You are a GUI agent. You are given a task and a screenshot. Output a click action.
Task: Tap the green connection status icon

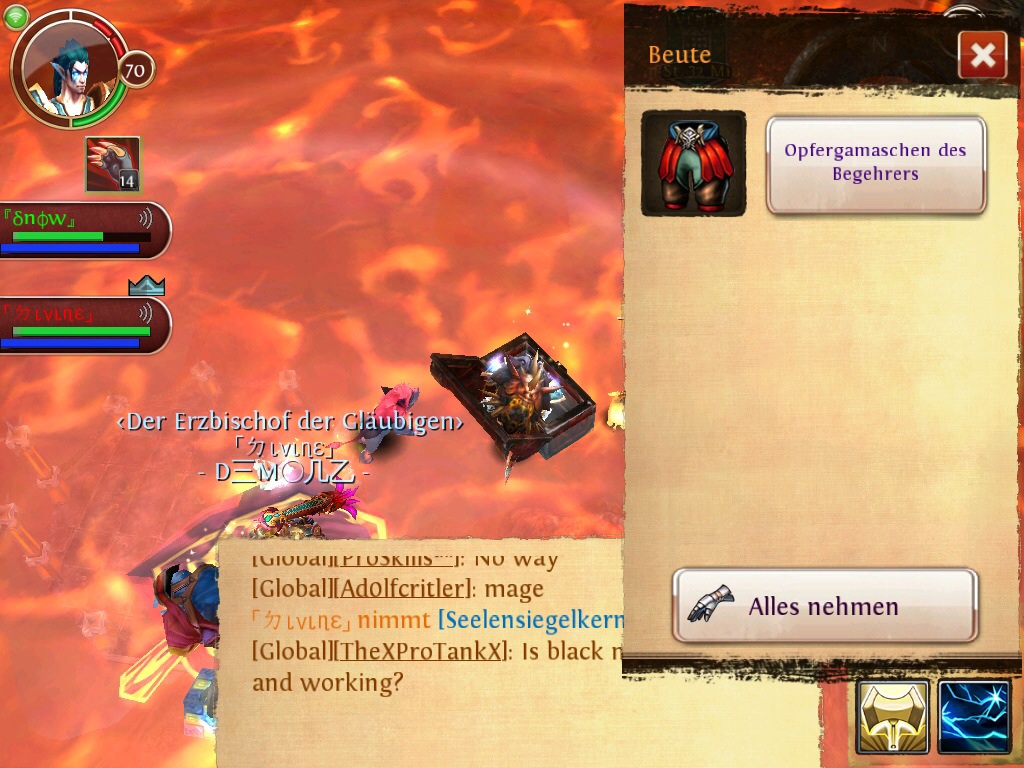tap(15, 17)
